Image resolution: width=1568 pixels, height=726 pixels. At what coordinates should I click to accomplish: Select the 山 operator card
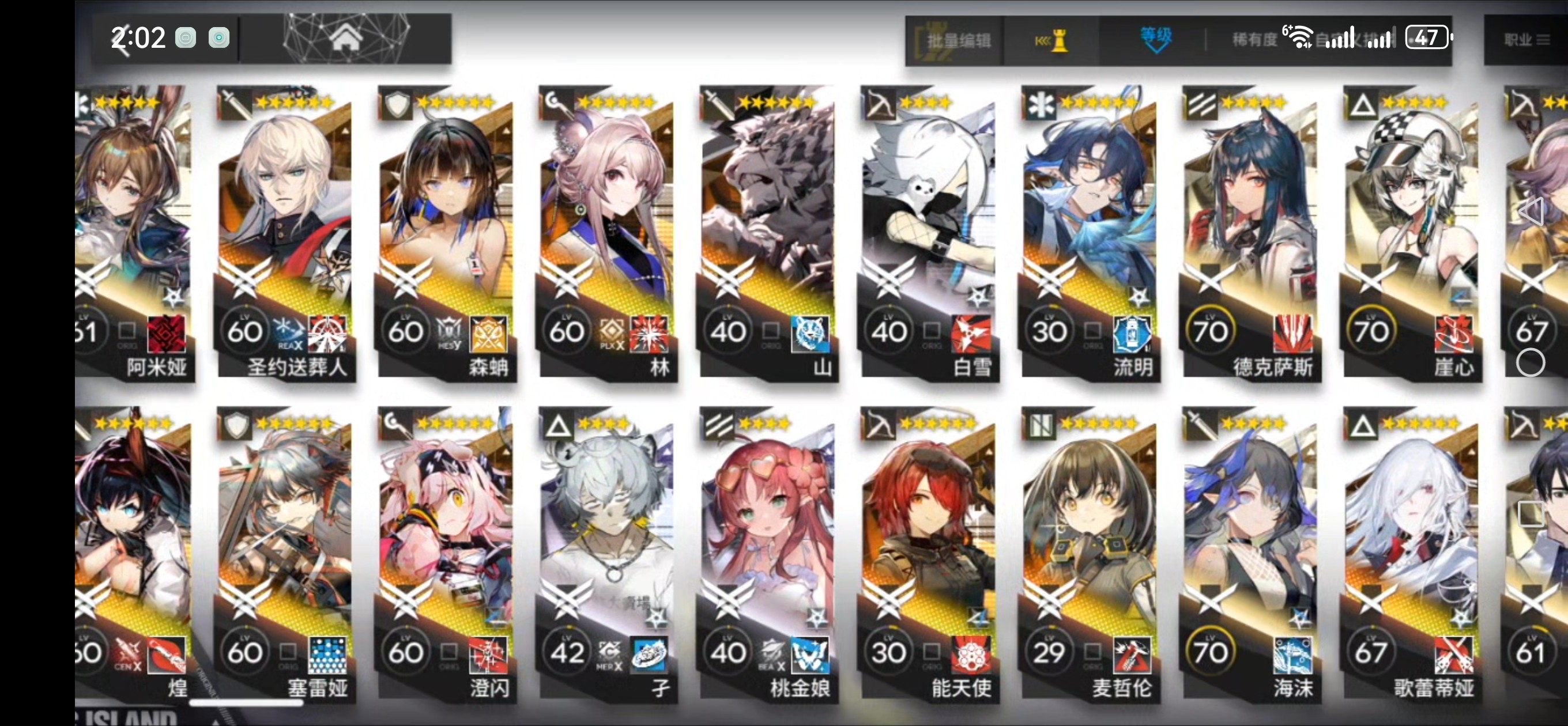767,234
